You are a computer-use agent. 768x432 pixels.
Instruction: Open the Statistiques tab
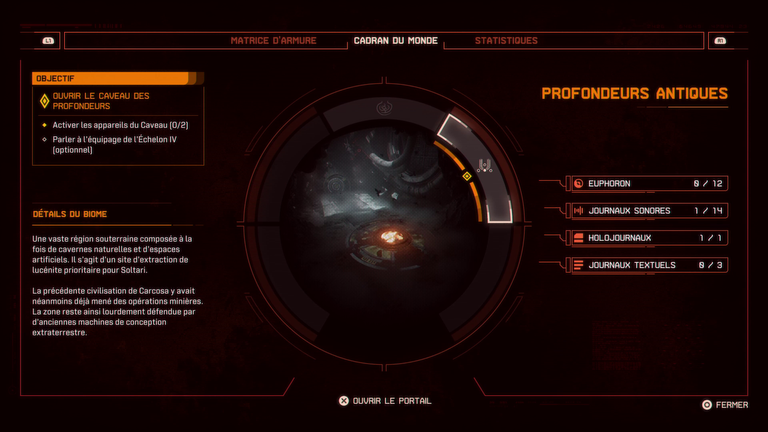(506, 41)
